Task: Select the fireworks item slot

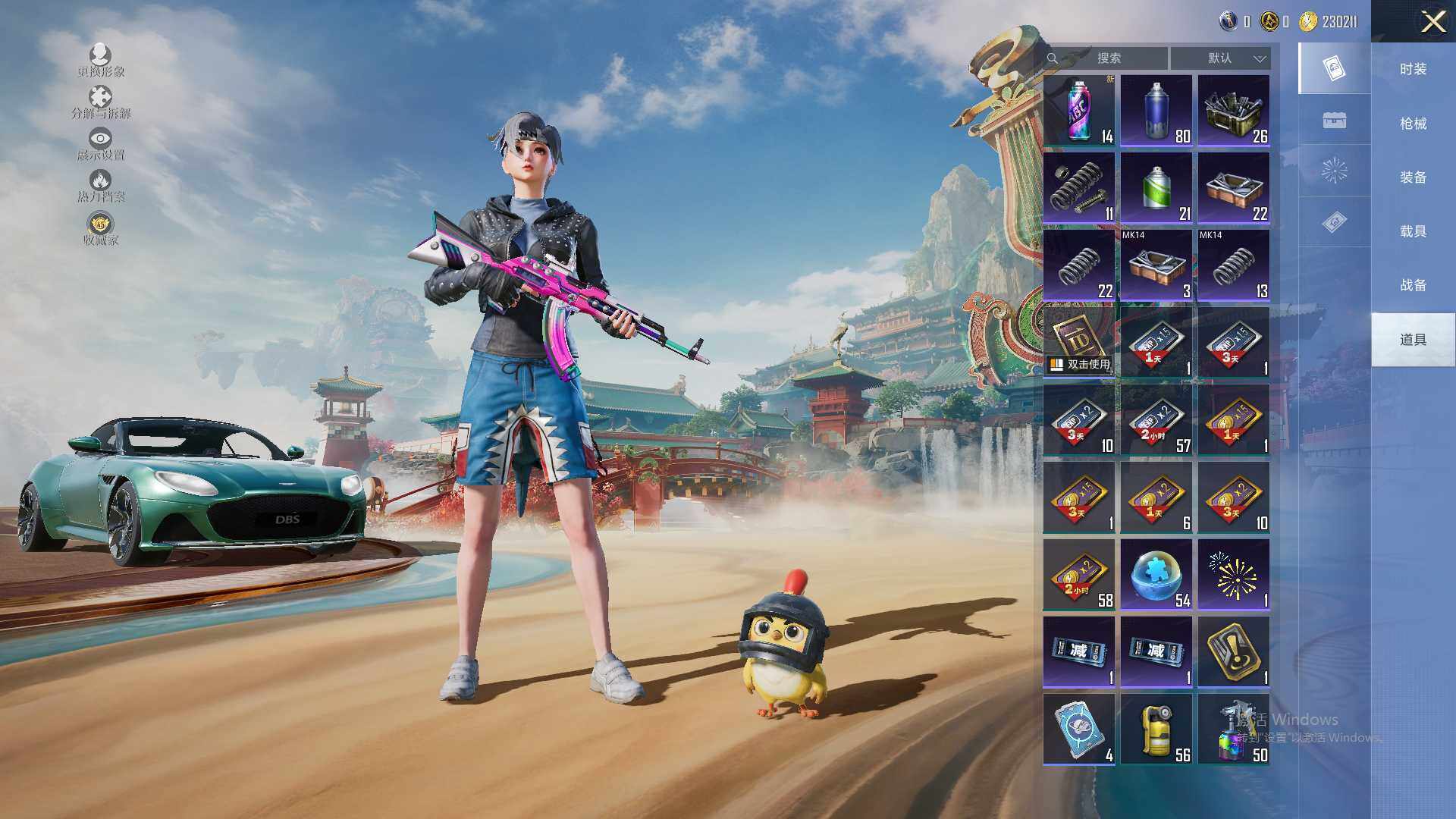Action: (x=1234, y=575)
